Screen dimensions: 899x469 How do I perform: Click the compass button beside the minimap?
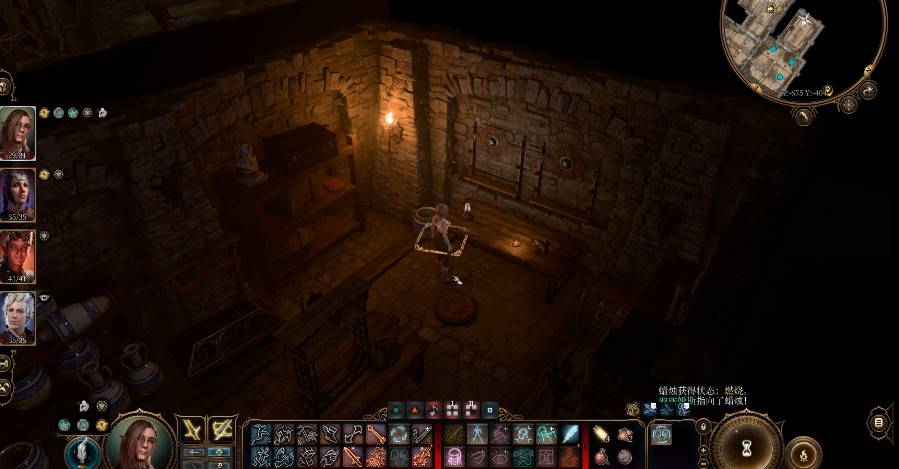click(x=849, y=103)
